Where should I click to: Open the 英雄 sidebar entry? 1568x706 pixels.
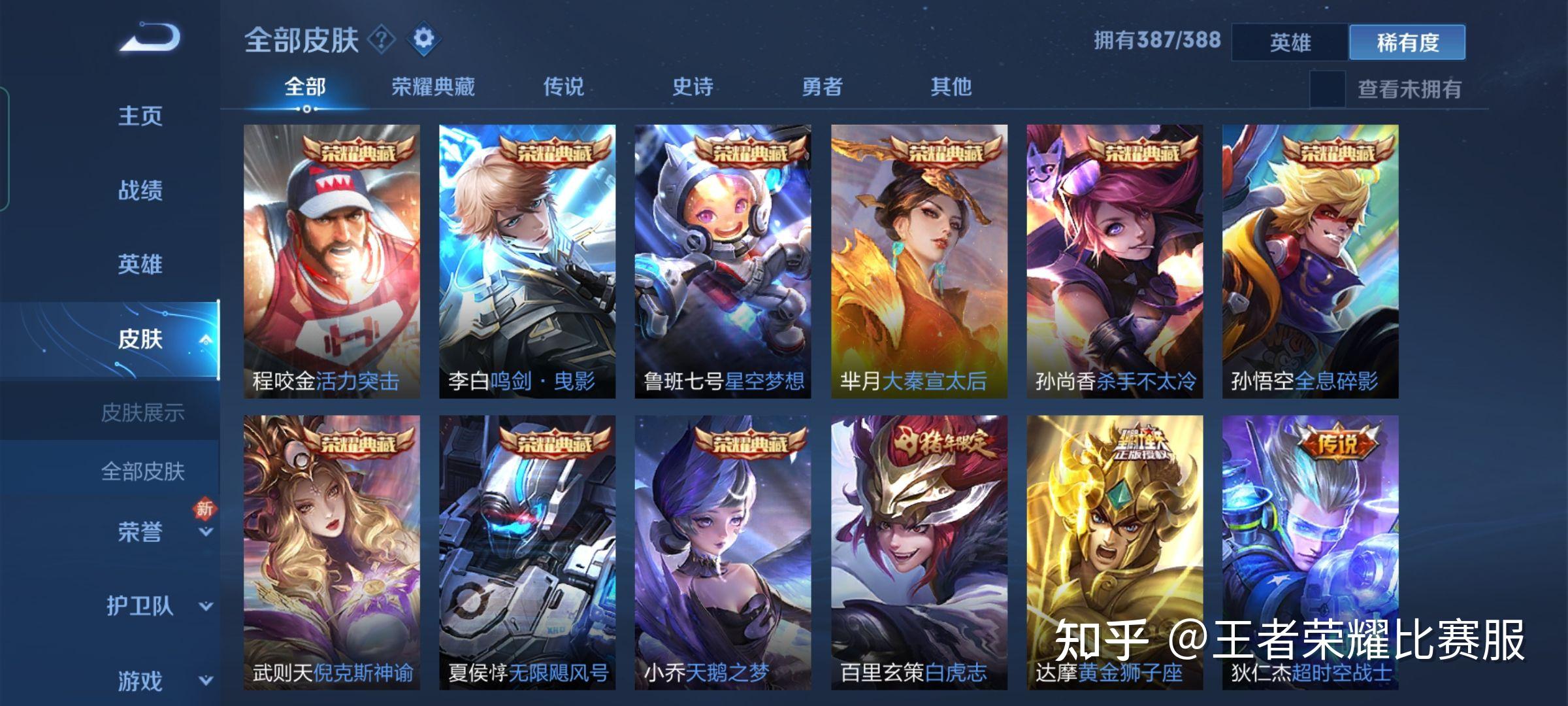[x=140, y=265]
